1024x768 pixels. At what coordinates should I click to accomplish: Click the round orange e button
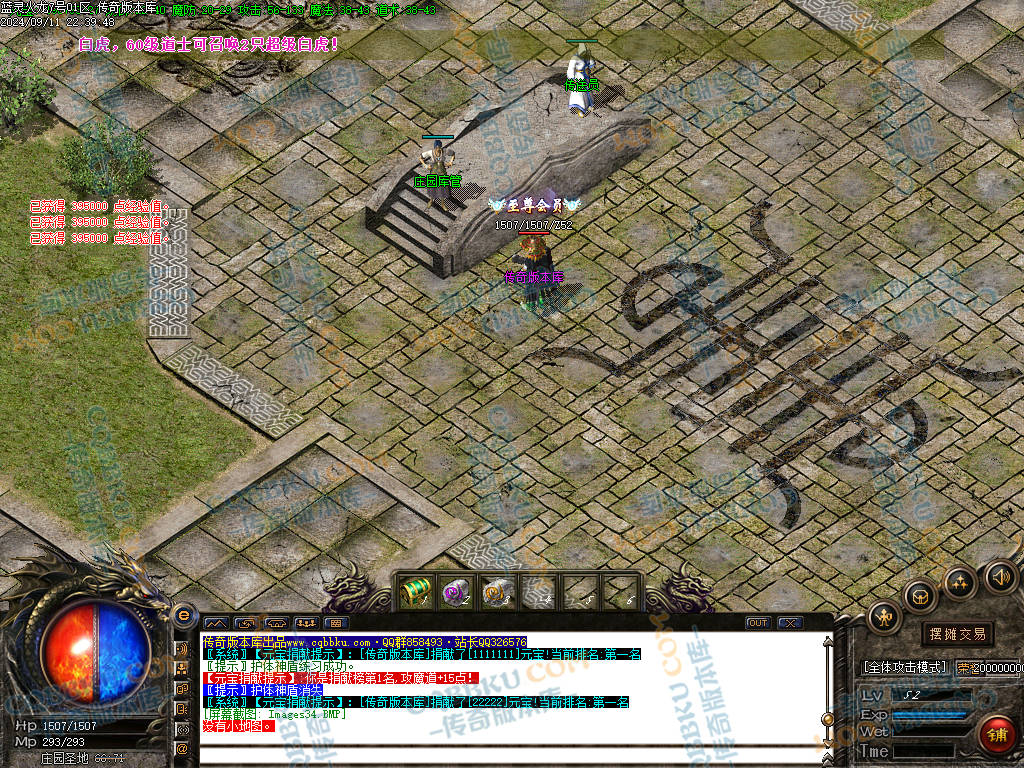(x=182, y=614)
